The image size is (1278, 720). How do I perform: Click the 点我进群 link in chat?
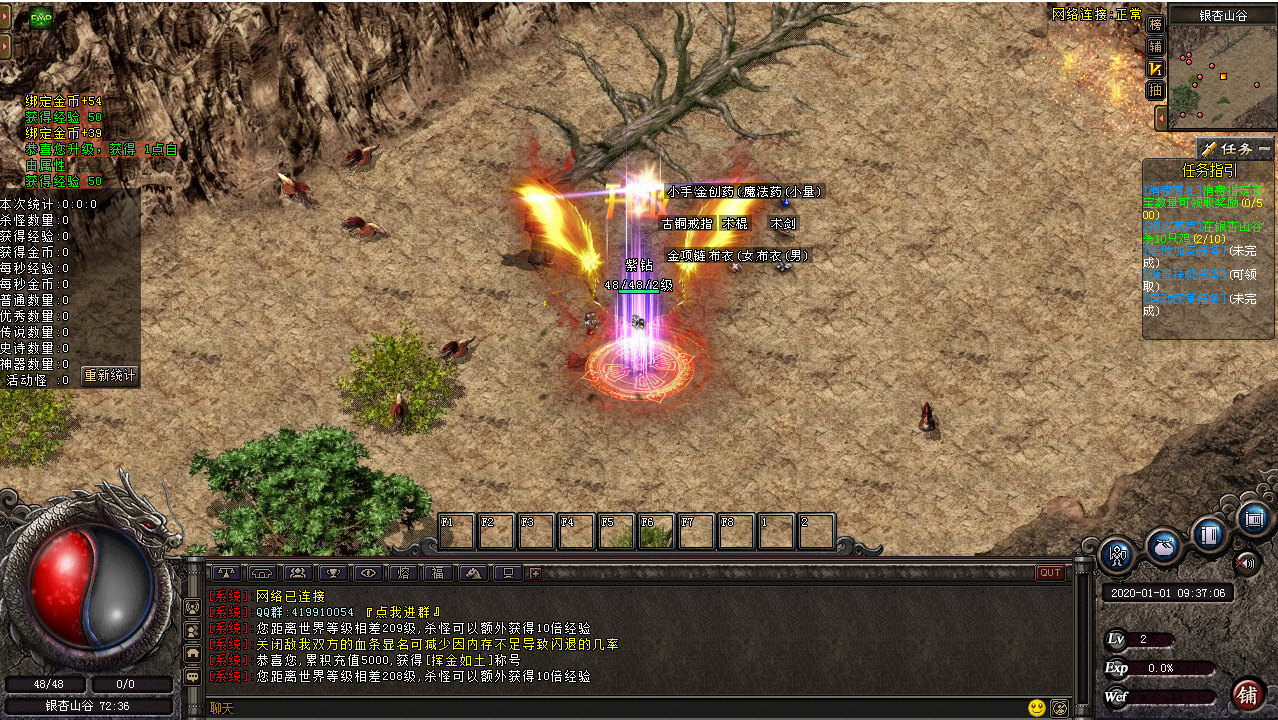[x=403, y=612]
